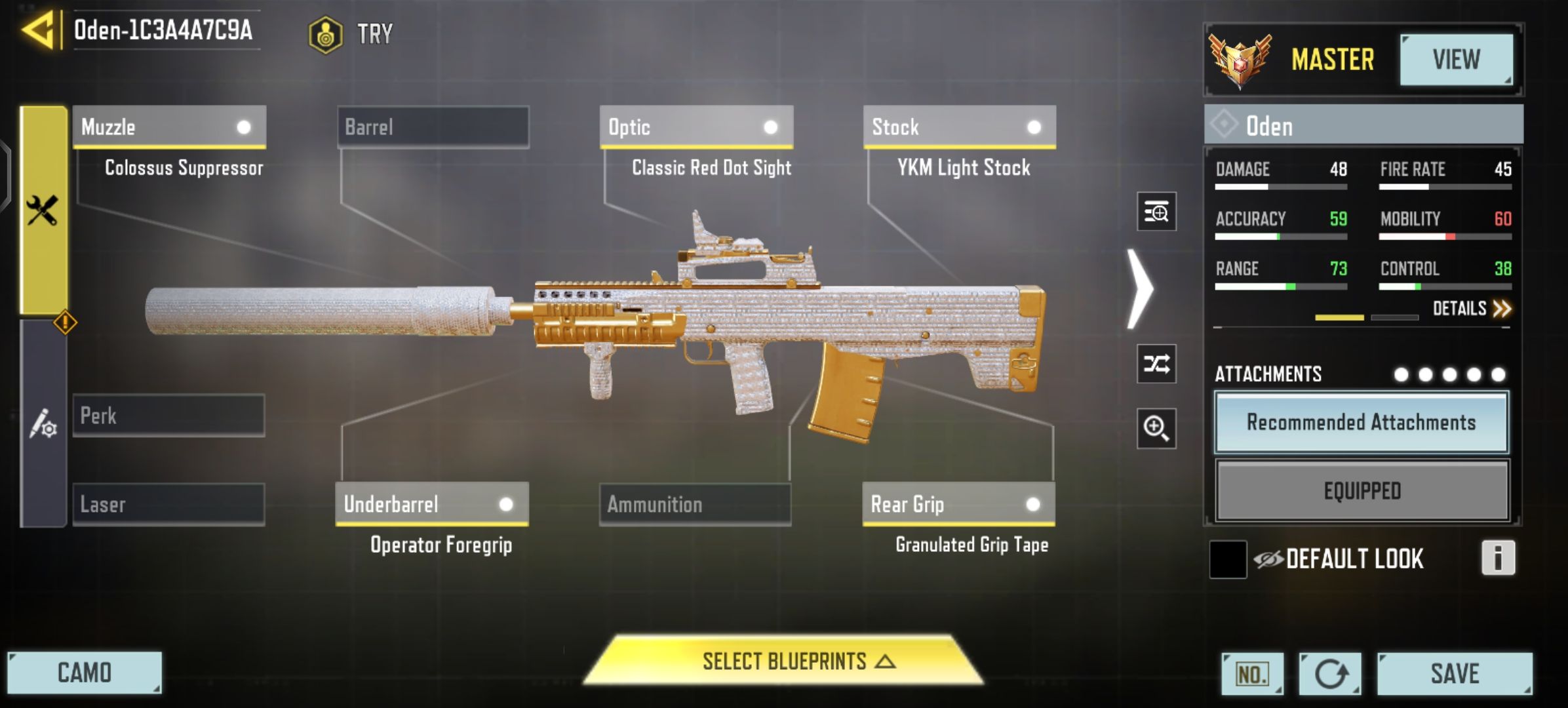Viewport: 1568px width, 708px height.
Task: Select the Muzzle attachment slot
Action: pyautogui.click(x=169, y=127)
